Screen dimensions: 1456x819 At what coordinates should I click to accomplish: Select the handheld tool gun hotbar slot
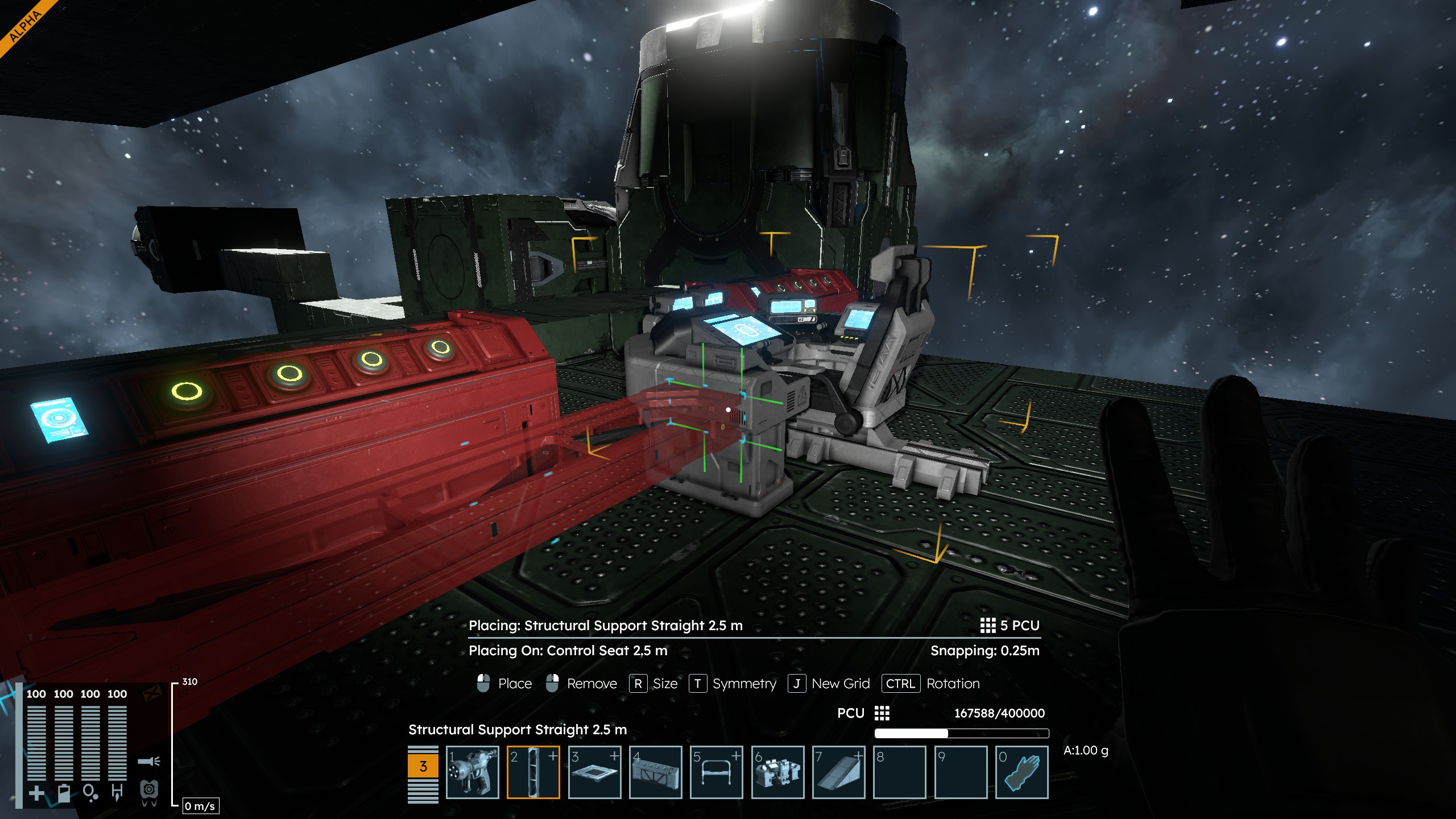pos(472,772)
